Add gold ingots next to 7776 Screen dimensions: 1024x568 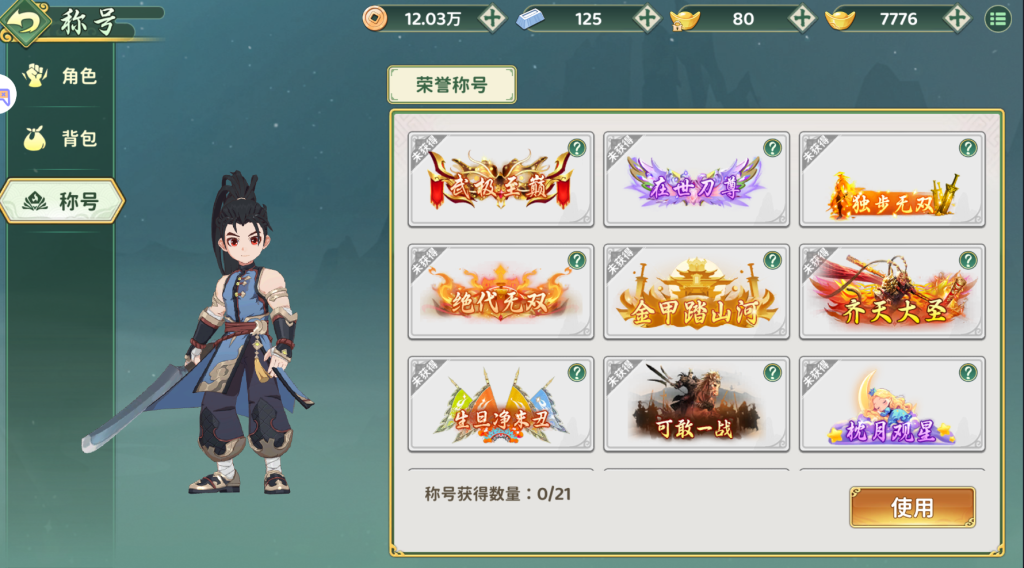click(957, 18)
